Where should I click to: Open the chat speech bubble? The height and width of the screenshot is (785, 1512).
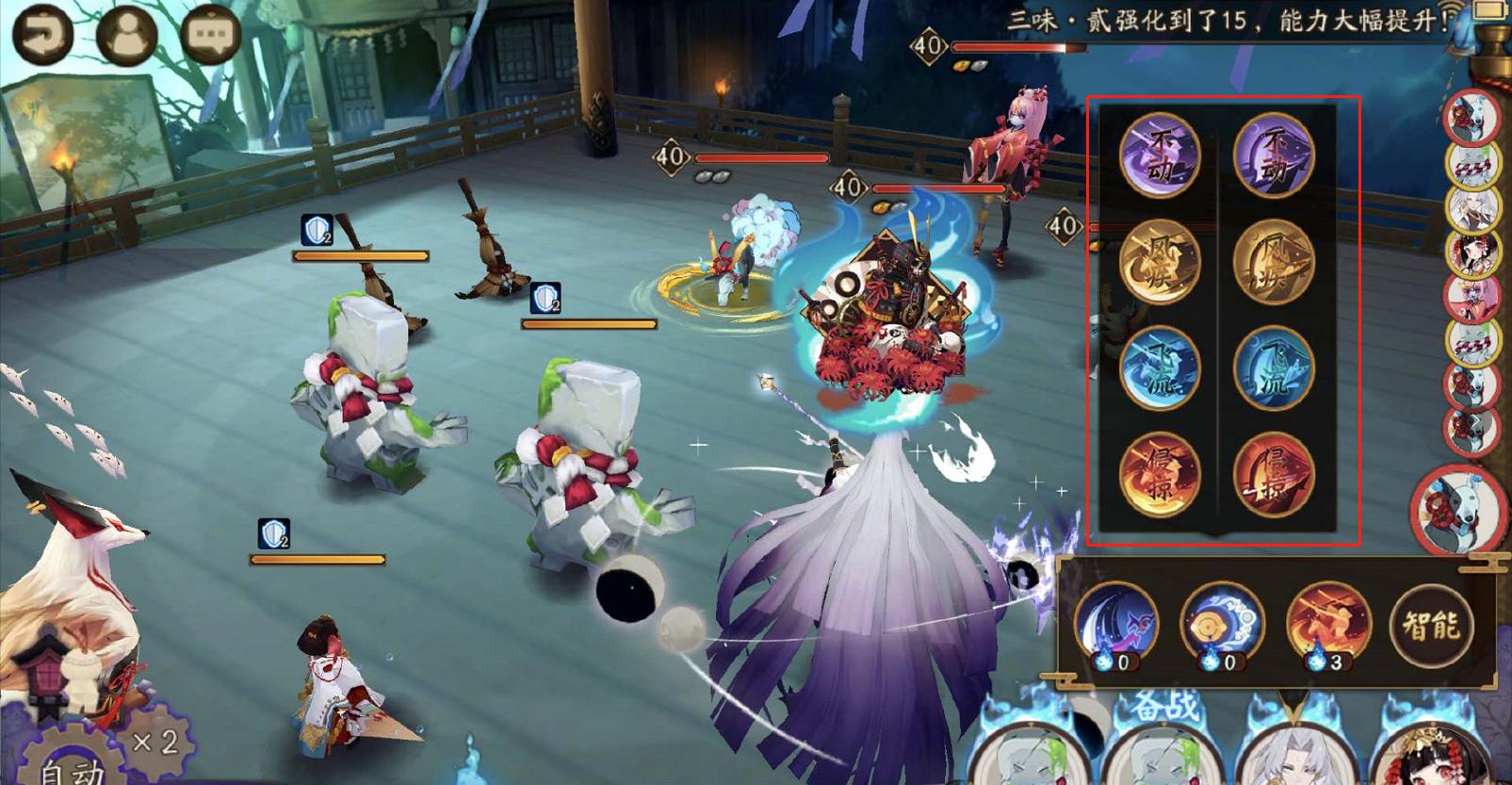coord(209,34)
